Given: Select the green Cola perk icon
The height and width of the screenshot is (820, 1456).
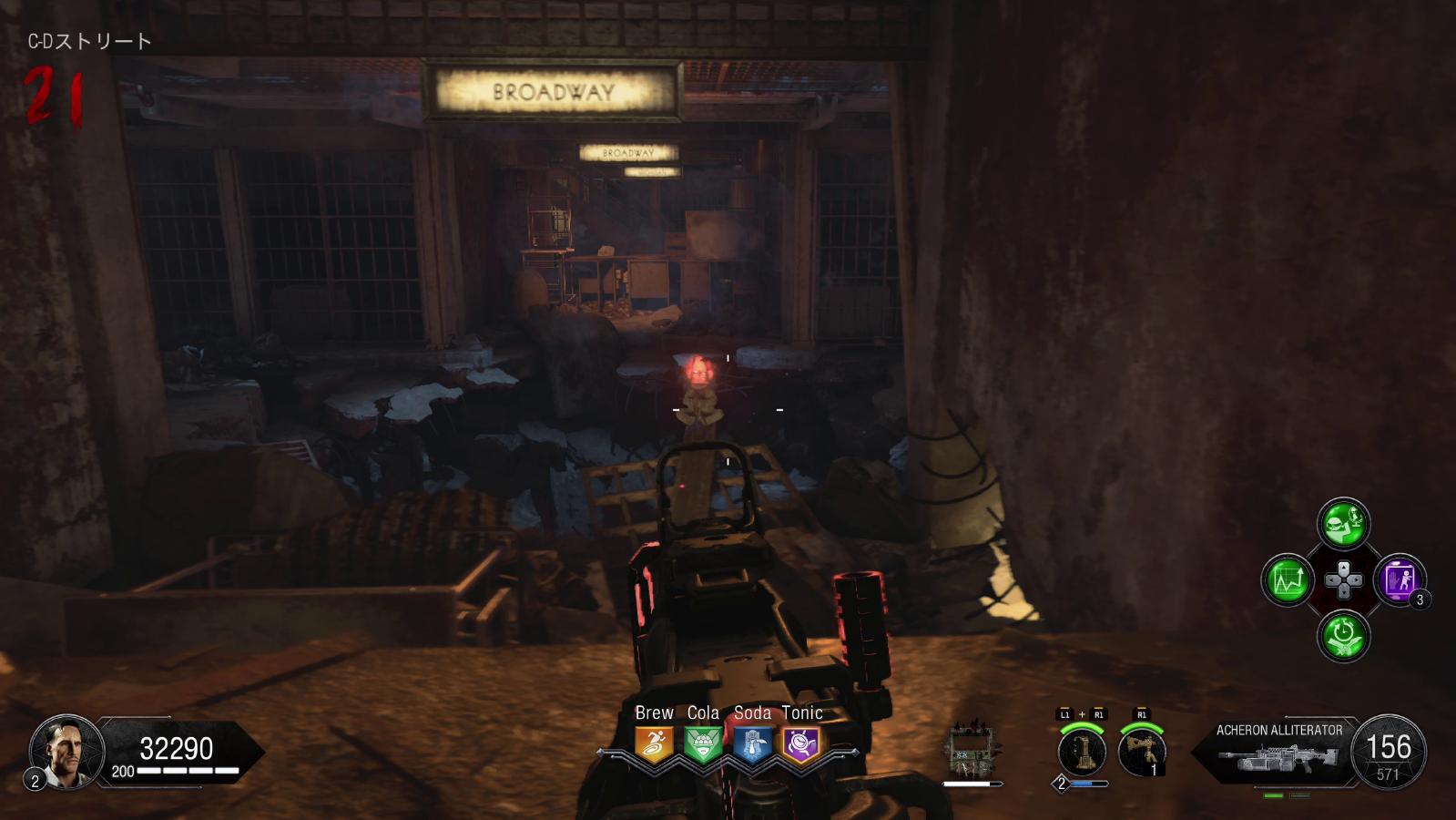Looking at the screenshot, I should (x=703, y=744).
